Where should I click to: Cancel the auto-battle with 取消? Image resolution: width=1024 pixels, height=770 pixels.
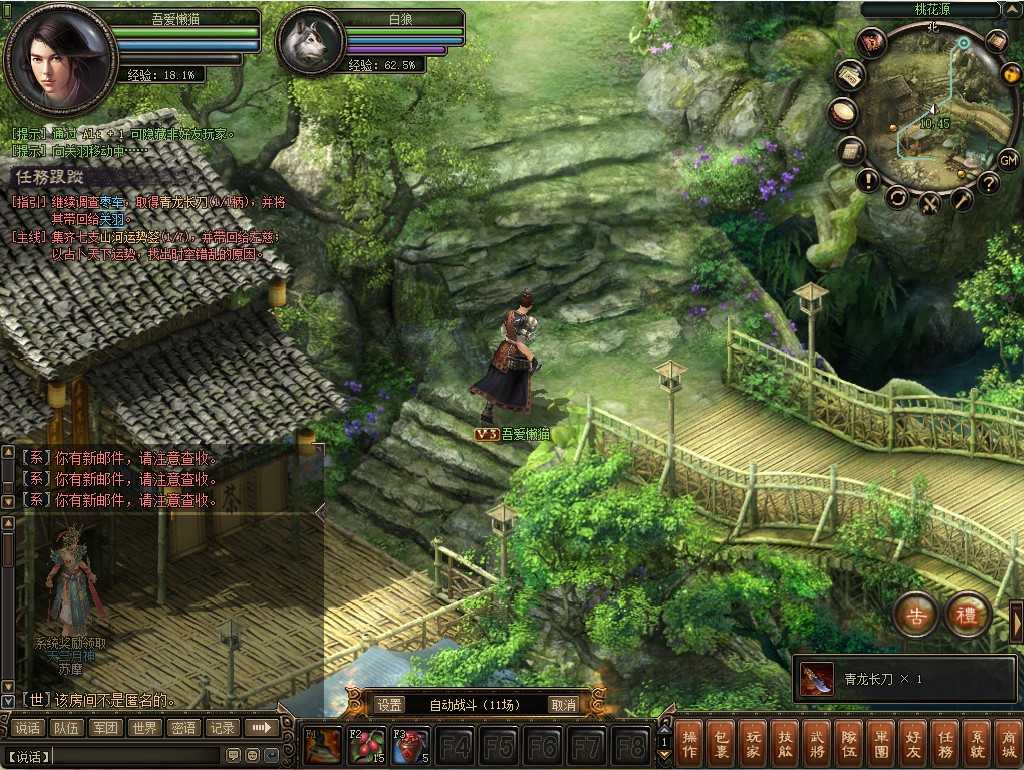pos(563,705)
